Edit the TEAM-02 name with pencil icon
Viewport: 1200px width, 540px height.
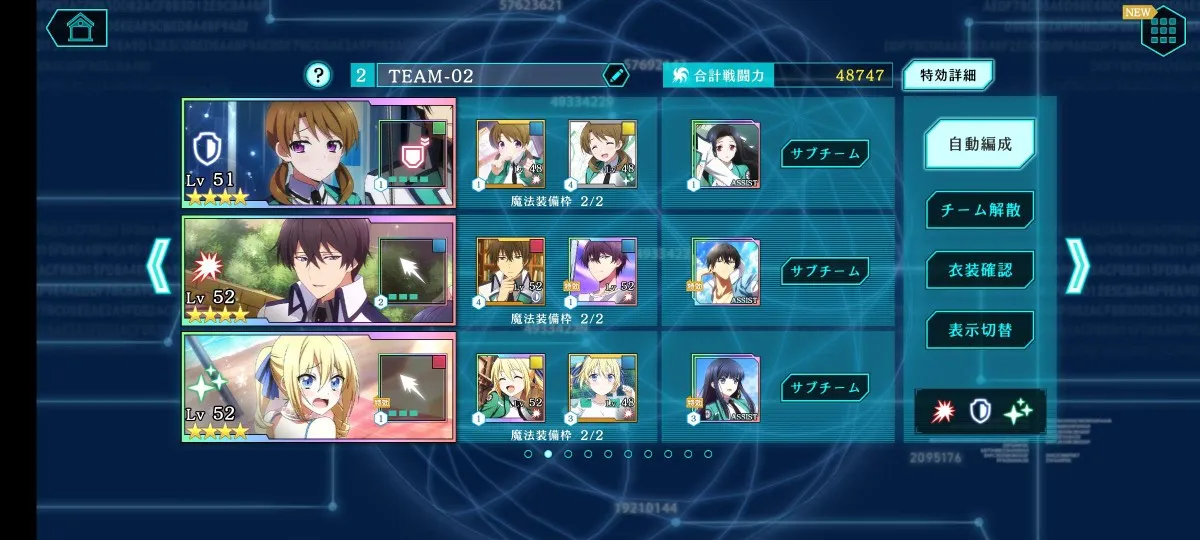pyautogui.click(x=616, y=75)
